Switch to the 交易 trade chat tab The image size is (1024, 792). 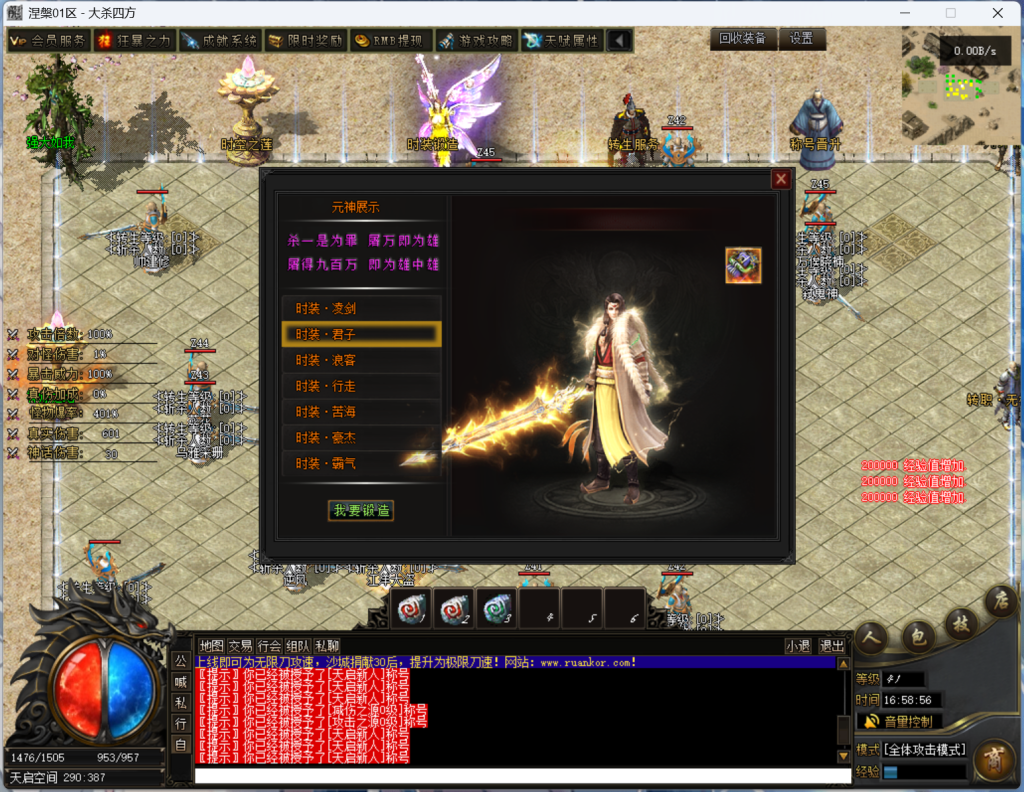(240, 646)
